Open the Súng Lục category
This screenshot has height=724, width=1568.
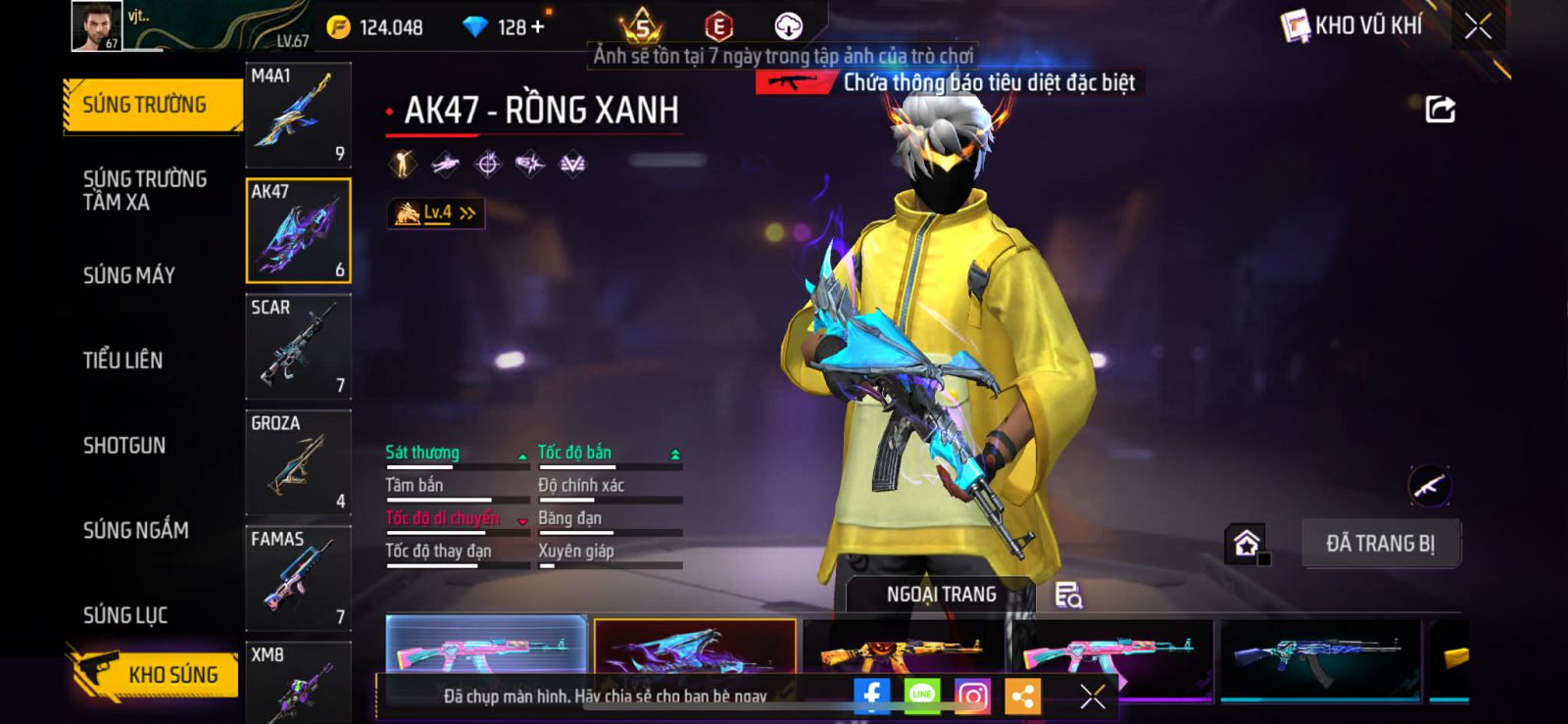(125, 615)
